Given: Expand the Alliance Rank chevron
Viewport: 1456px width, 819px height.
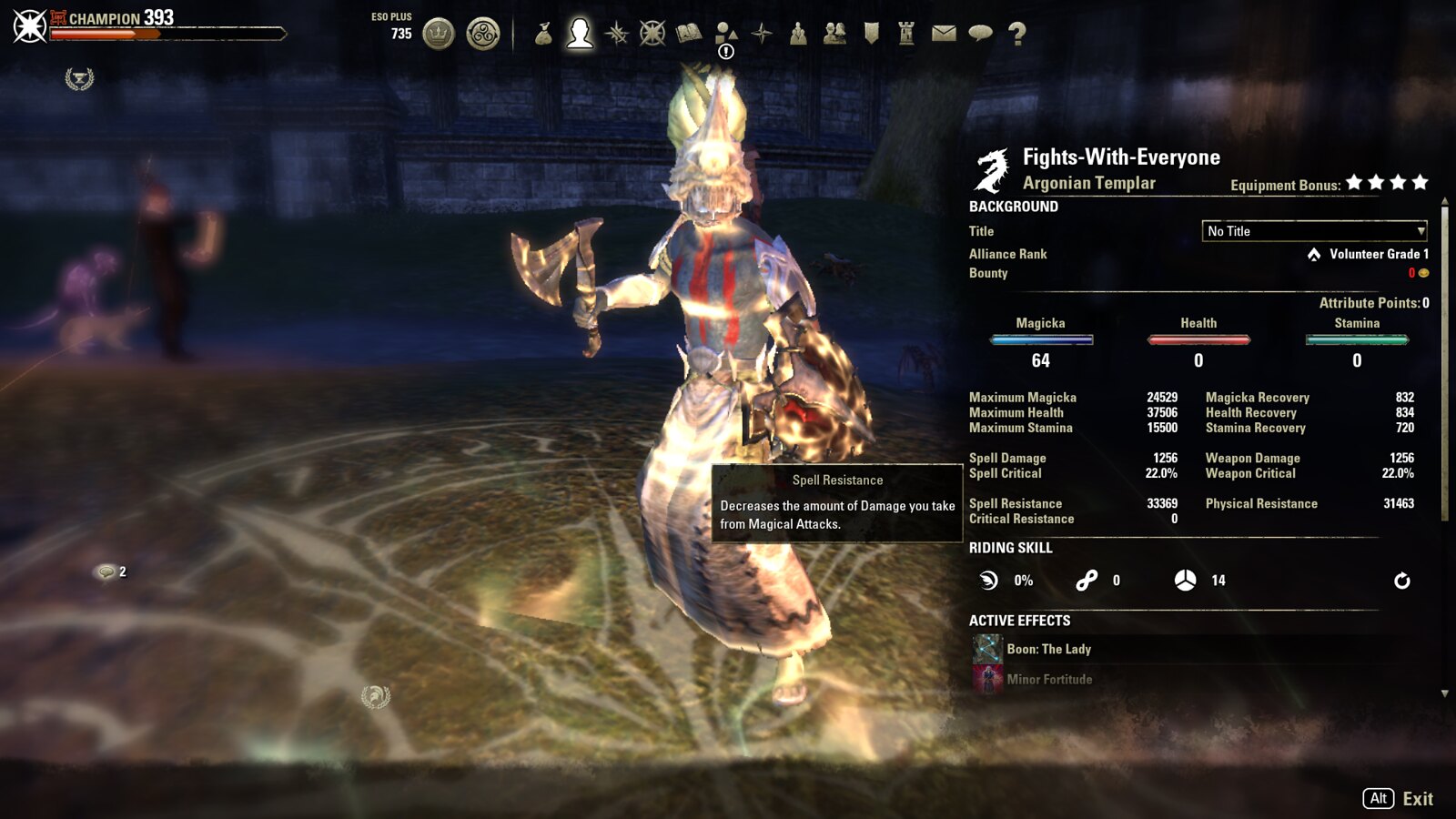Looking at the screenshot, I should click(x=1313, y=254).
